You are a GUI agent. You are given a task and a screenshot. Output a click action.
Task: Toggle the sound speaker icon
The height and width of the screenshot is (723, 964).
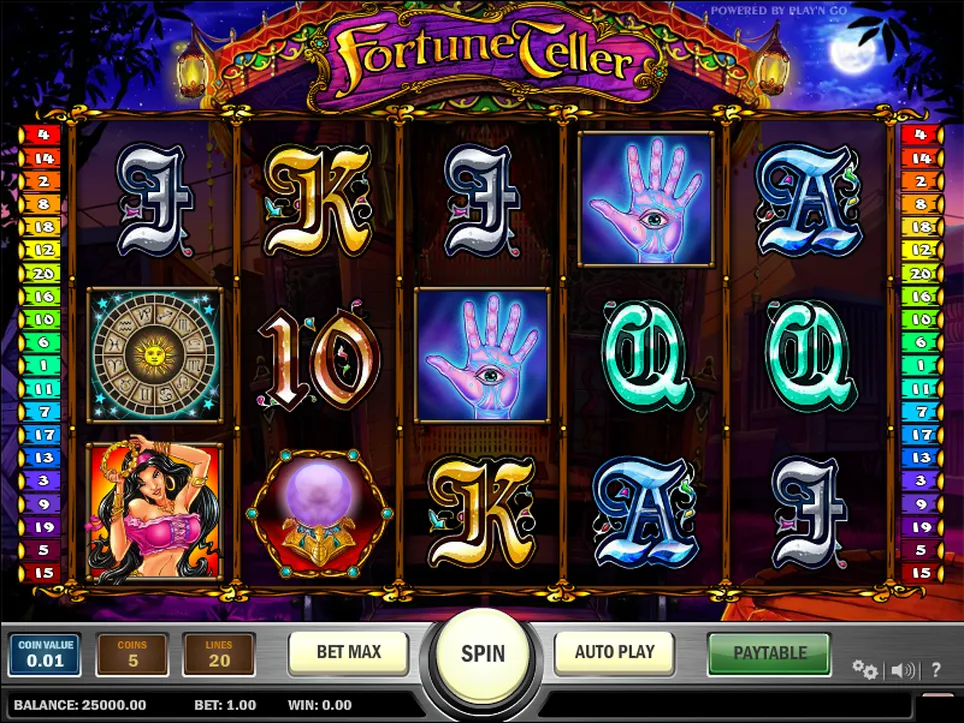coord(902,670)
